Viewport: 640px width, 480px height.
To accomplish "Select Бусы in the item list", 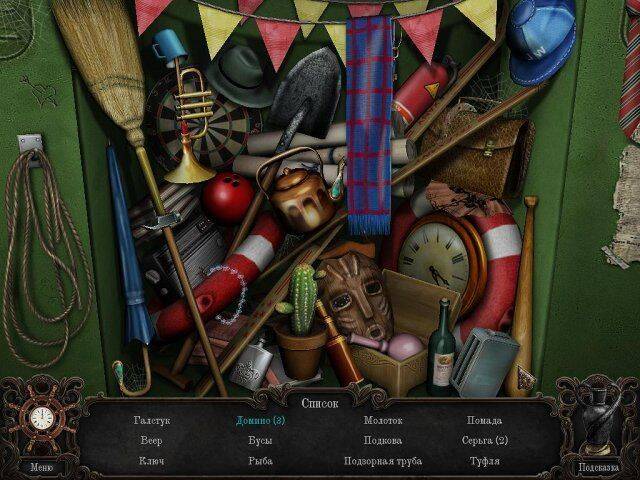I will point(260,440).
